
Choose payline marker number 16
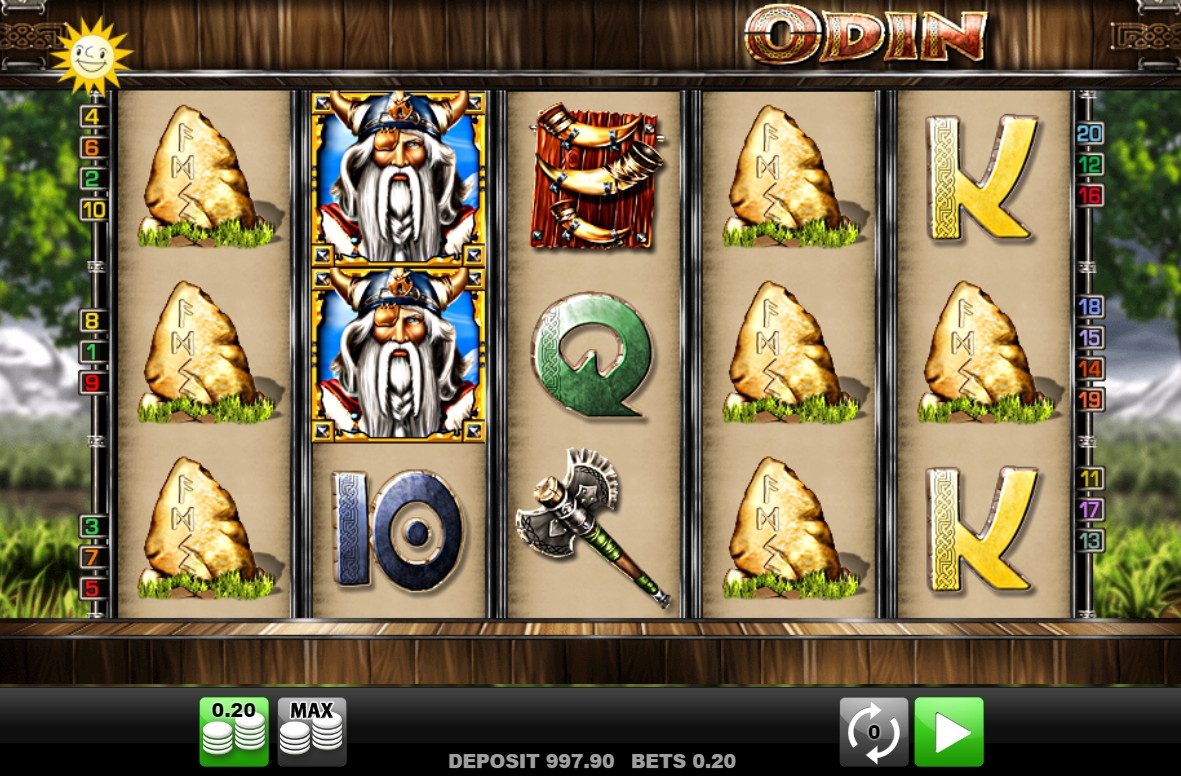[1090, 195]
